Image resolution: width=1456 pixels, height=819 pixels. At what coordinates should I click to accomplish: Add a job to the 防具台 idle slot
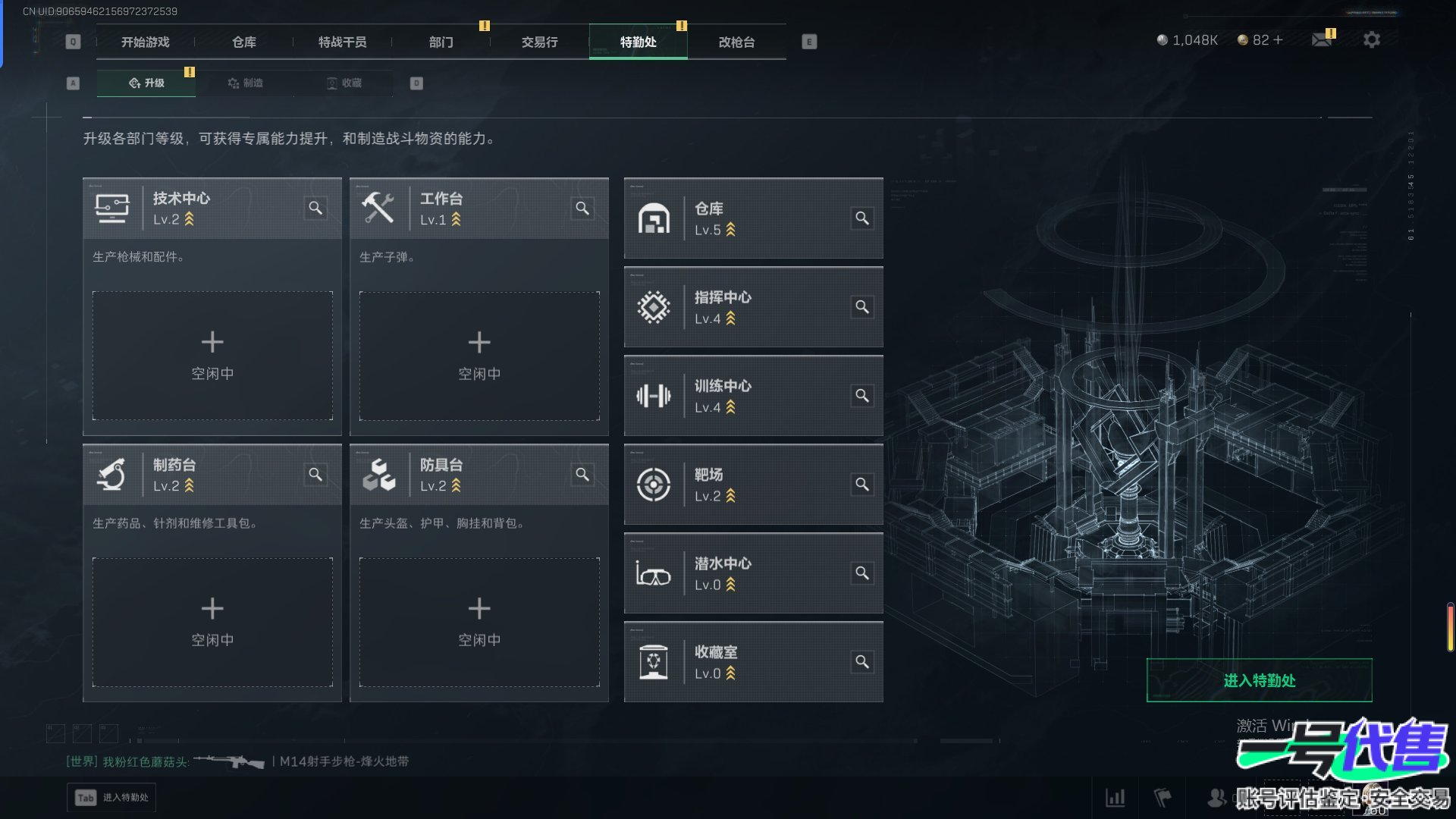pyautogui.click(x=479, y=622)
